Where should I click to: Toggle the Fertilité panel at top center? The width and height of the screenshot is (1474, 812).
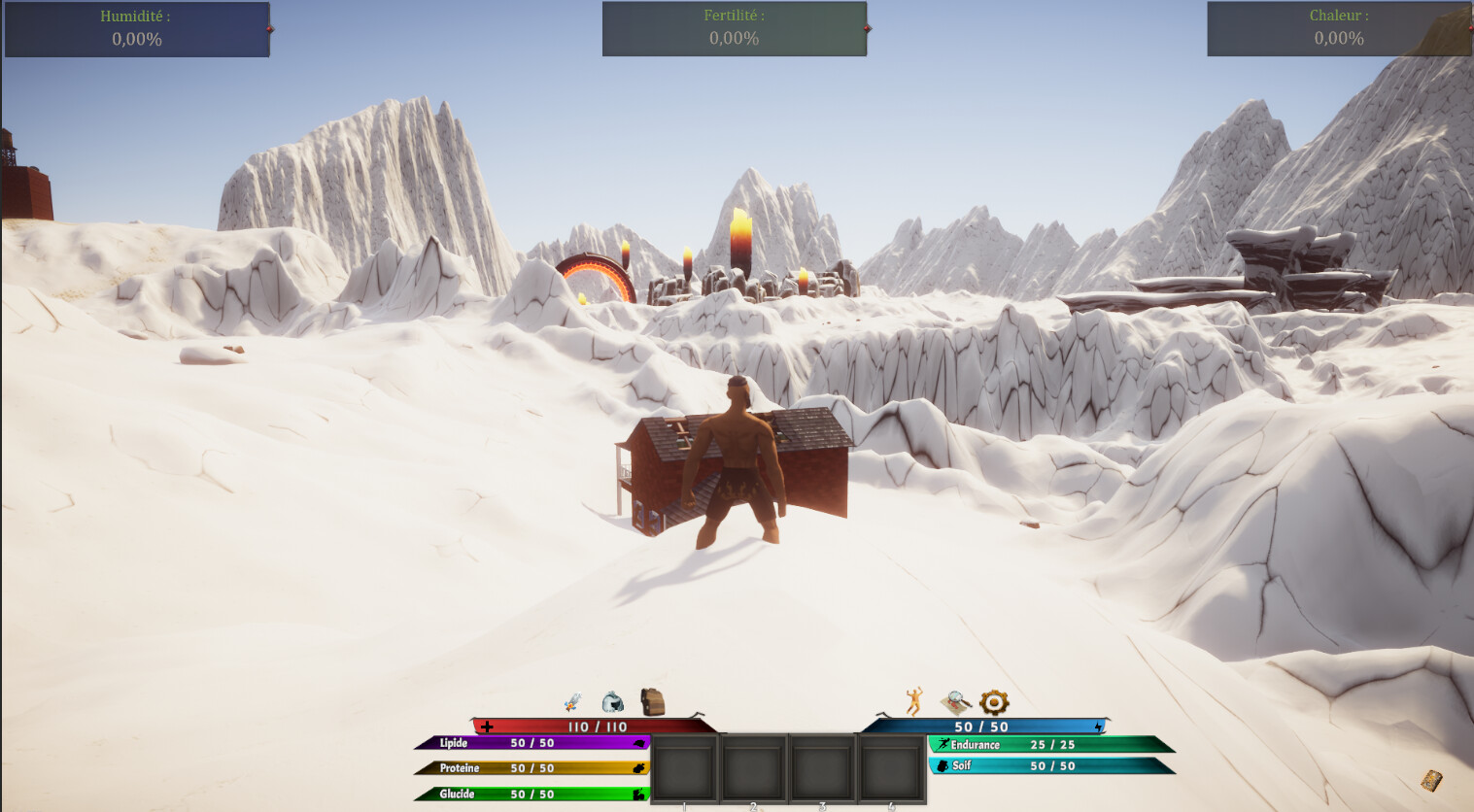coord(735,27)
